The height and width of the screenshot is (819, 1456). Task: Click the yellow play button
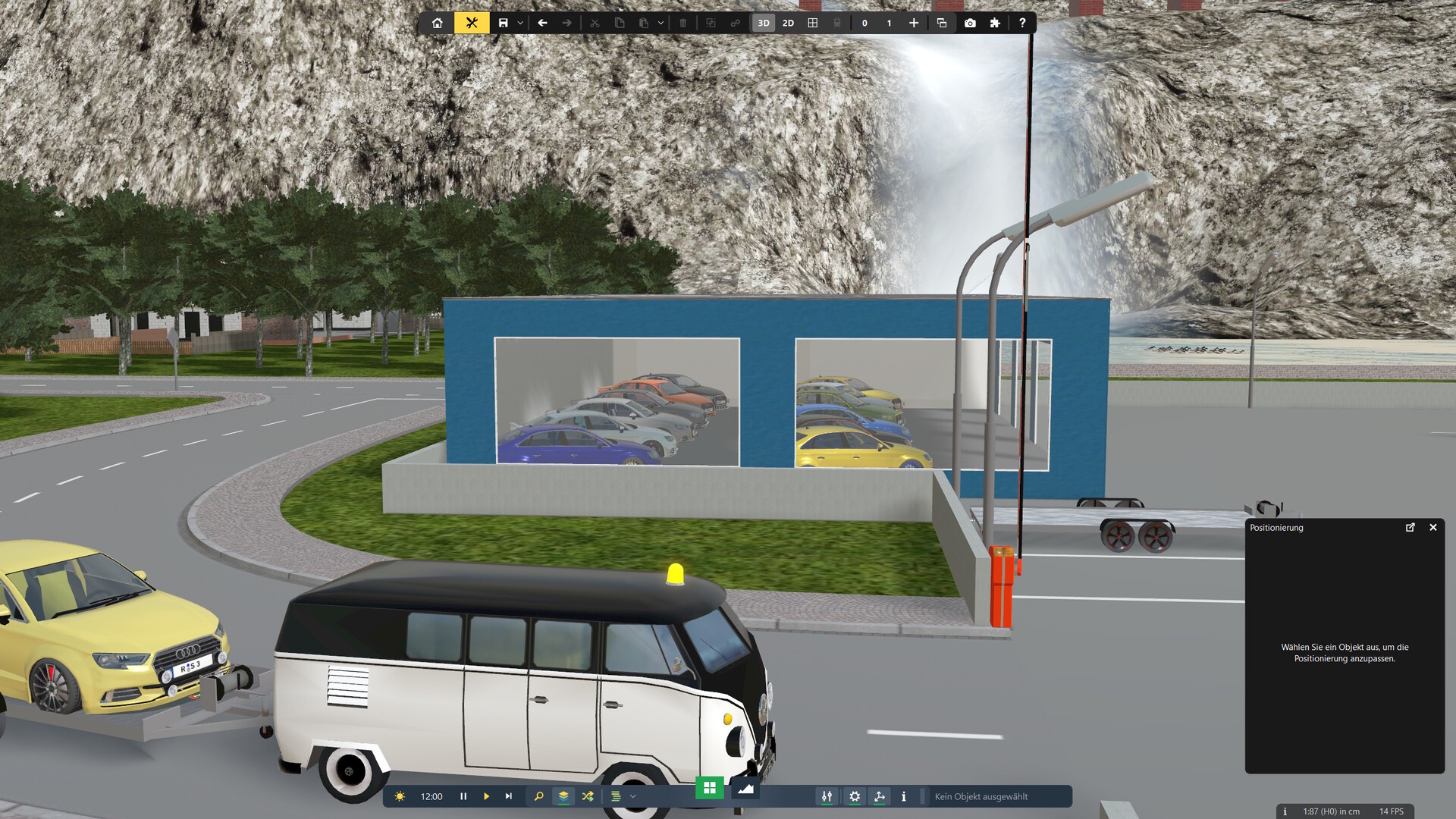(x=486, y=796)
